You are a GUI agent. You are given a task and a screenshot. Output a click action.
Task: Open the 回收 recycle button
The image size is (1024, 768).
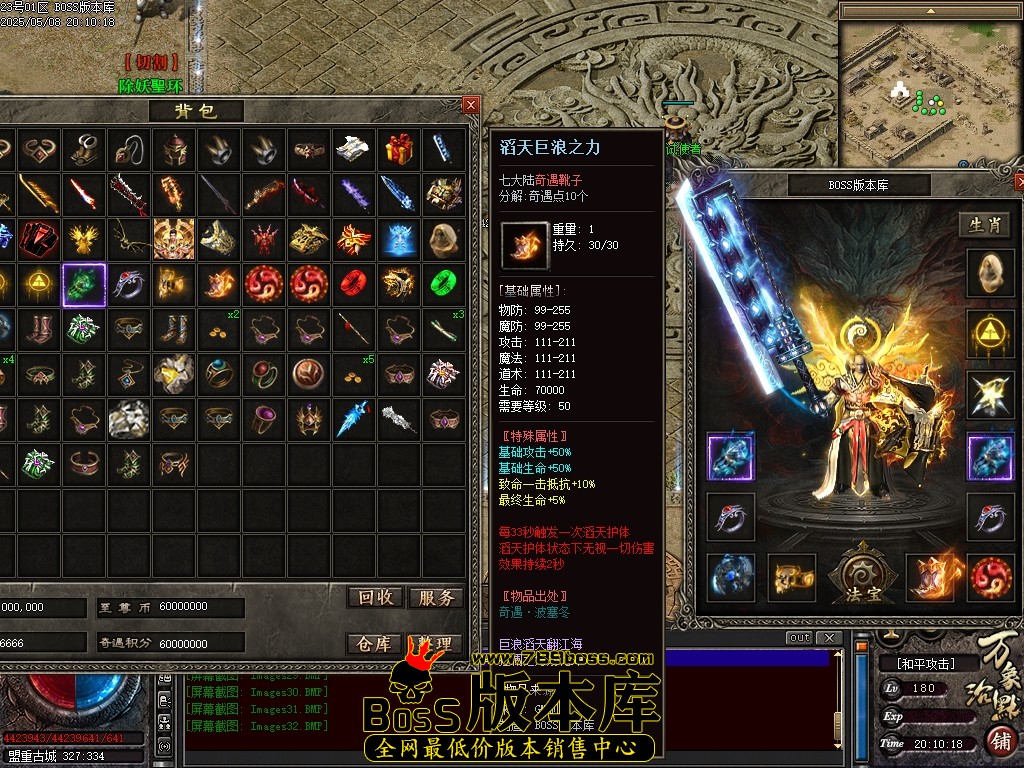coord(376,597)
